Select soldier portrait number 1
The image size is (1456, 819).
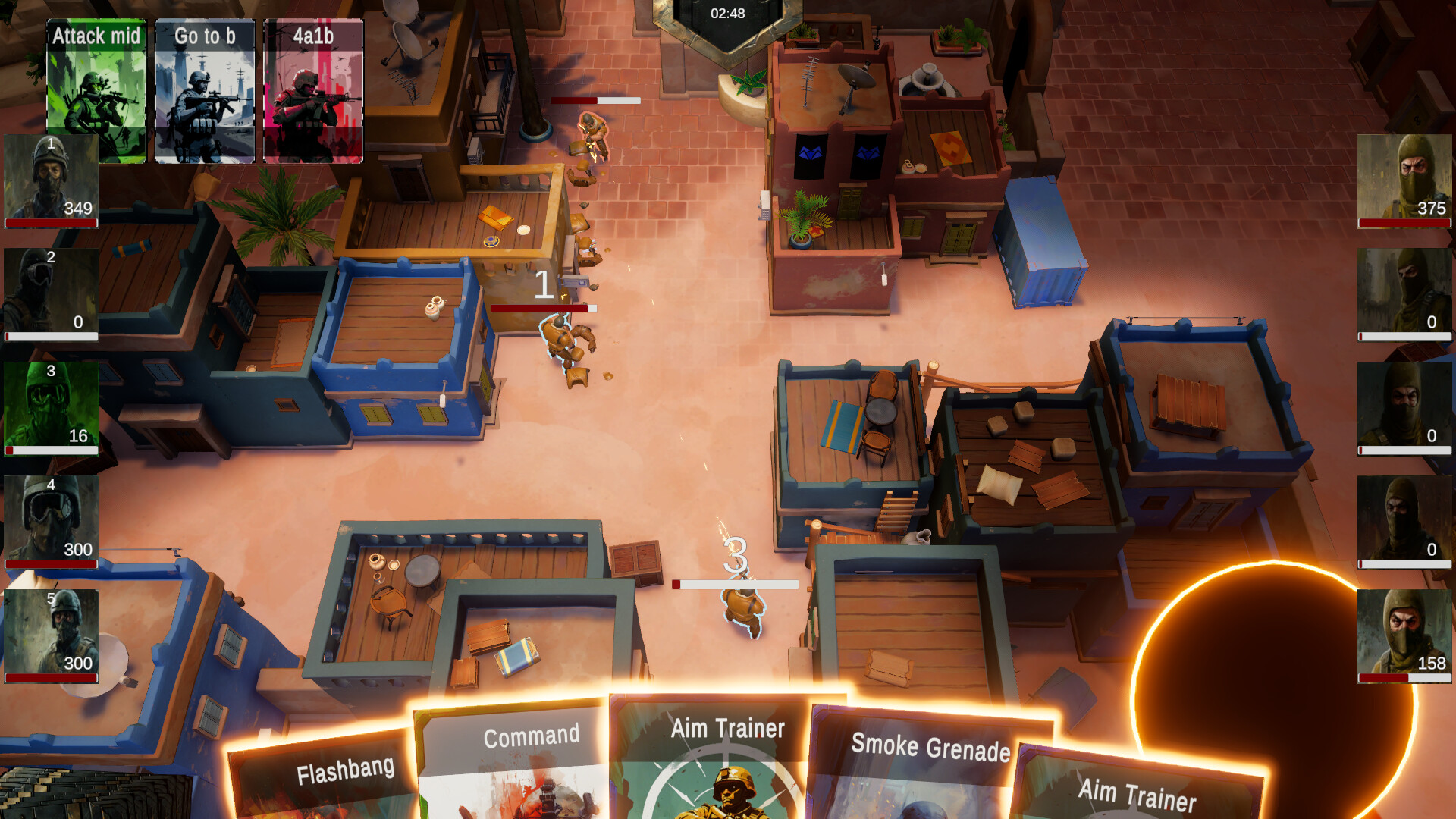49,178
